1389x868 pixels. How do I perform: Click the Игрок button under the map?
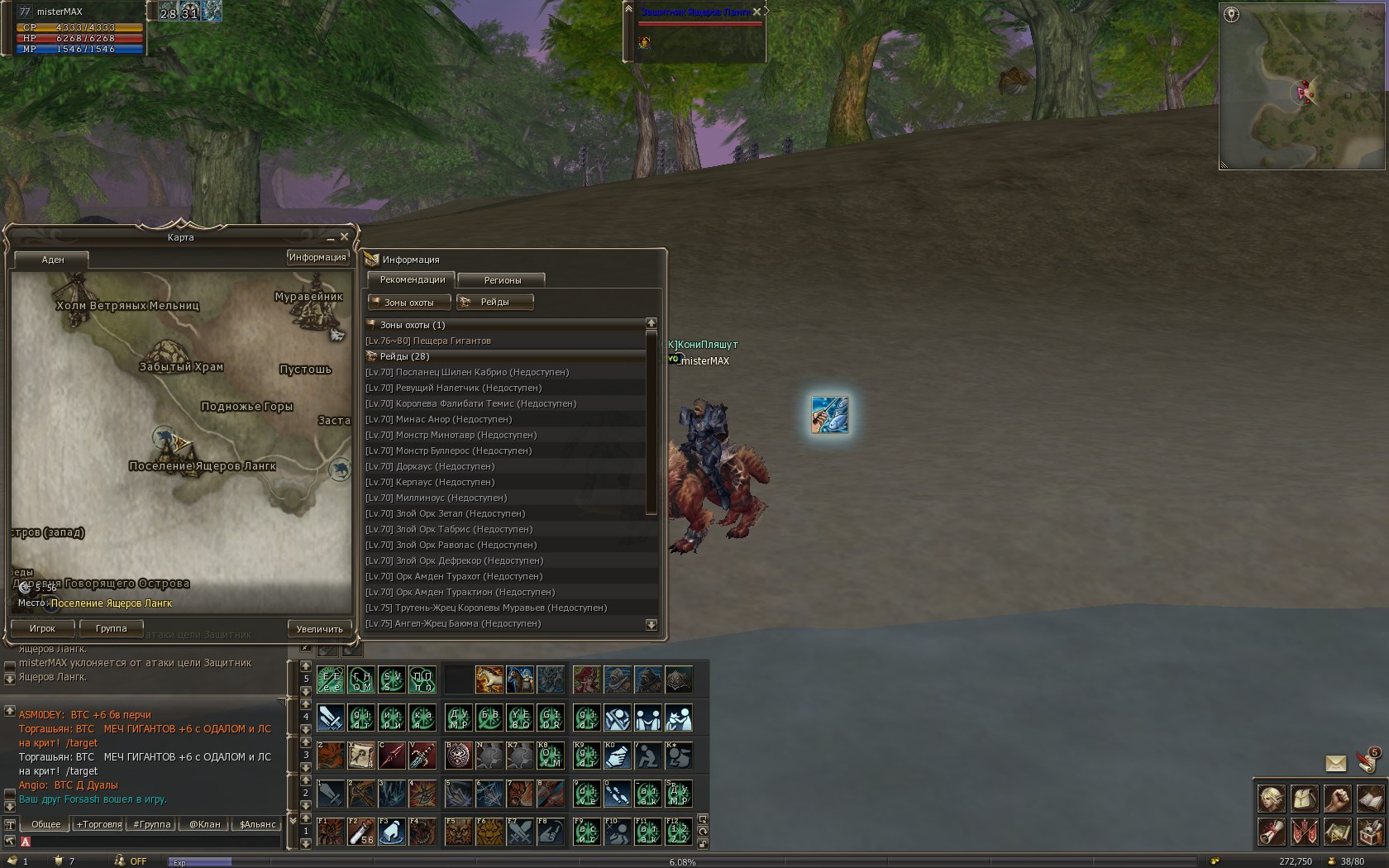coord(42,628)
